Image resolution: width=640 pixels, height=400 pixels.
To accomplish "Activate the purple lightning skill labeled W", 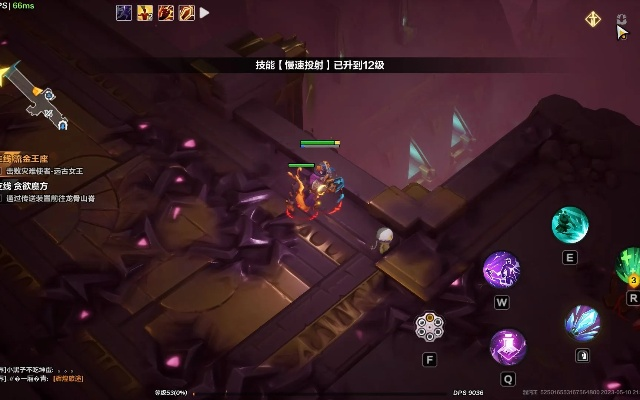I will pos(501,269).
